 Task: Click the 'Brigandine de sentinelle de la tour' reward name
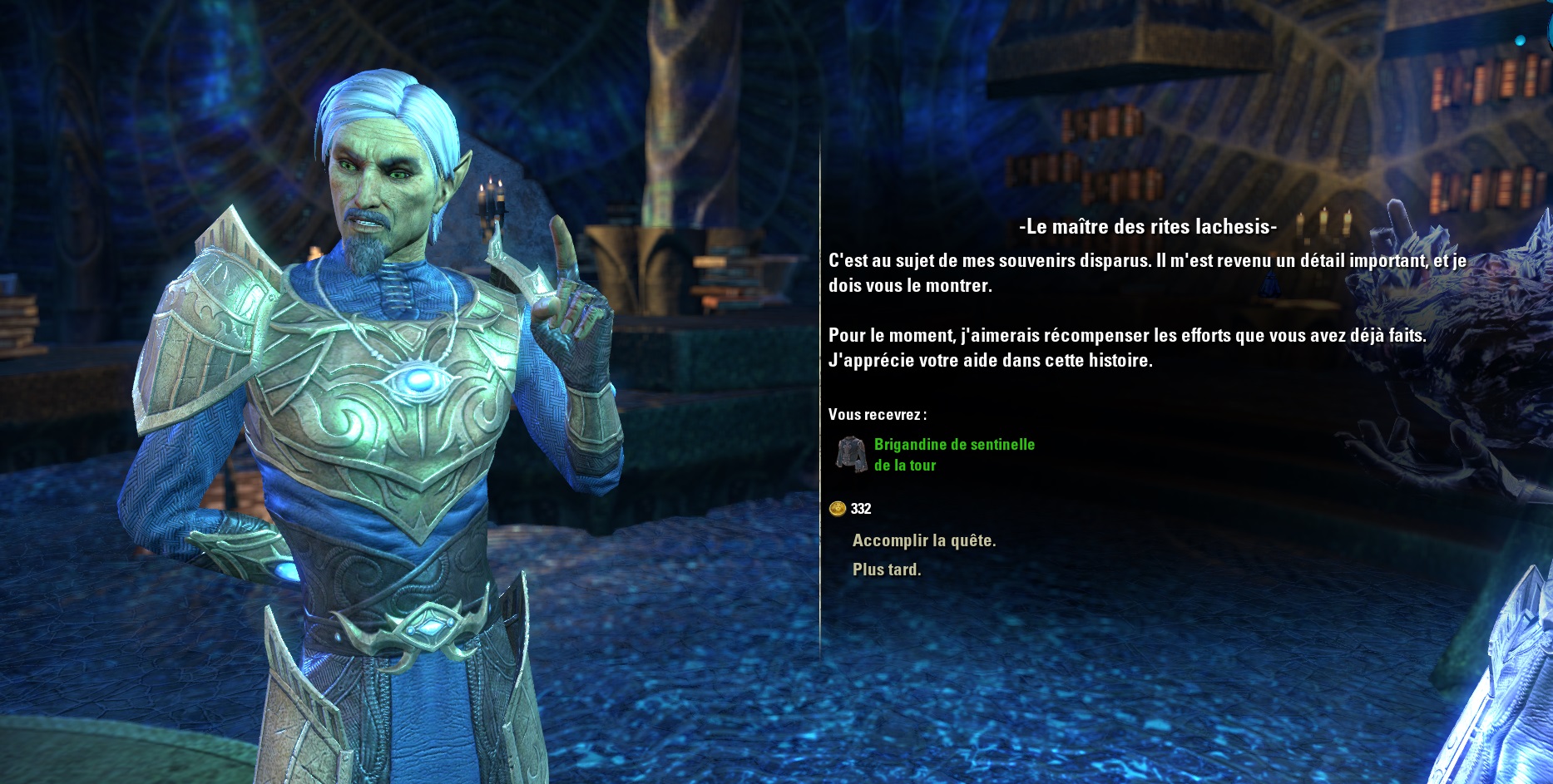pos(954,454)
